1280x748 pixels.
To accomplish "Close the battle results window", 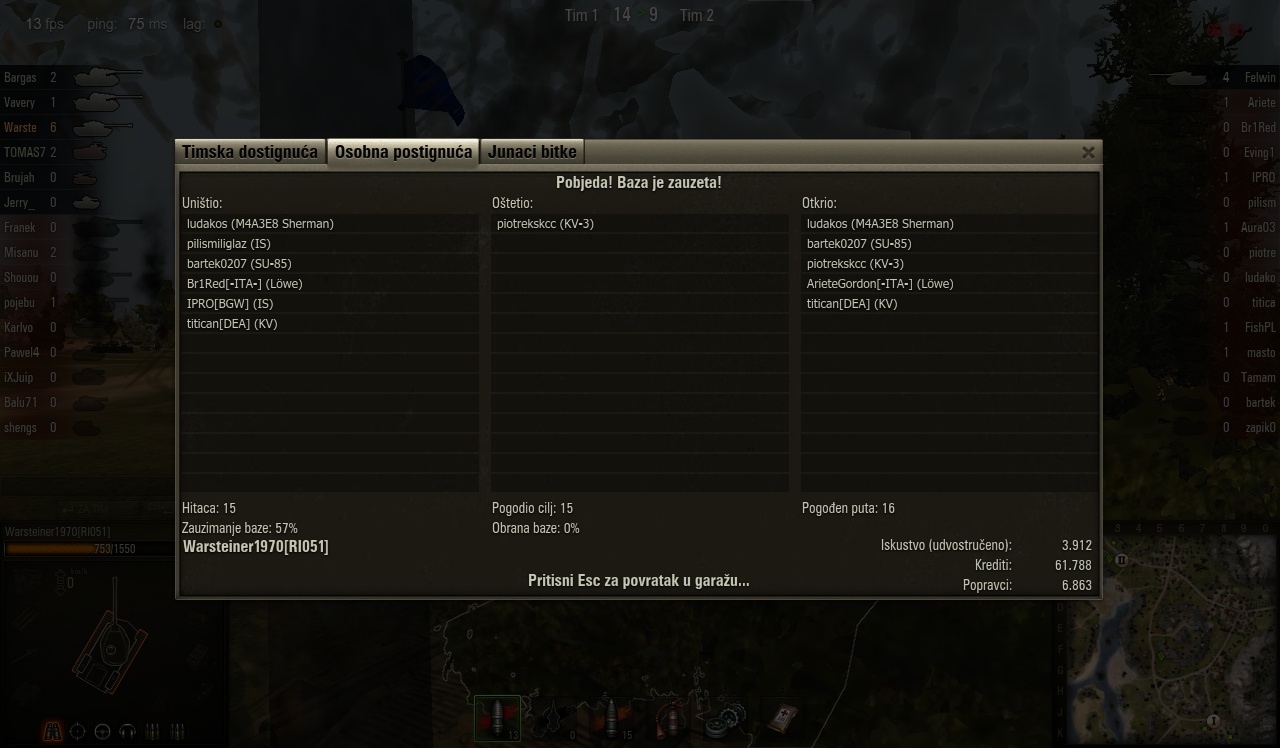I will coord(1088,152).
